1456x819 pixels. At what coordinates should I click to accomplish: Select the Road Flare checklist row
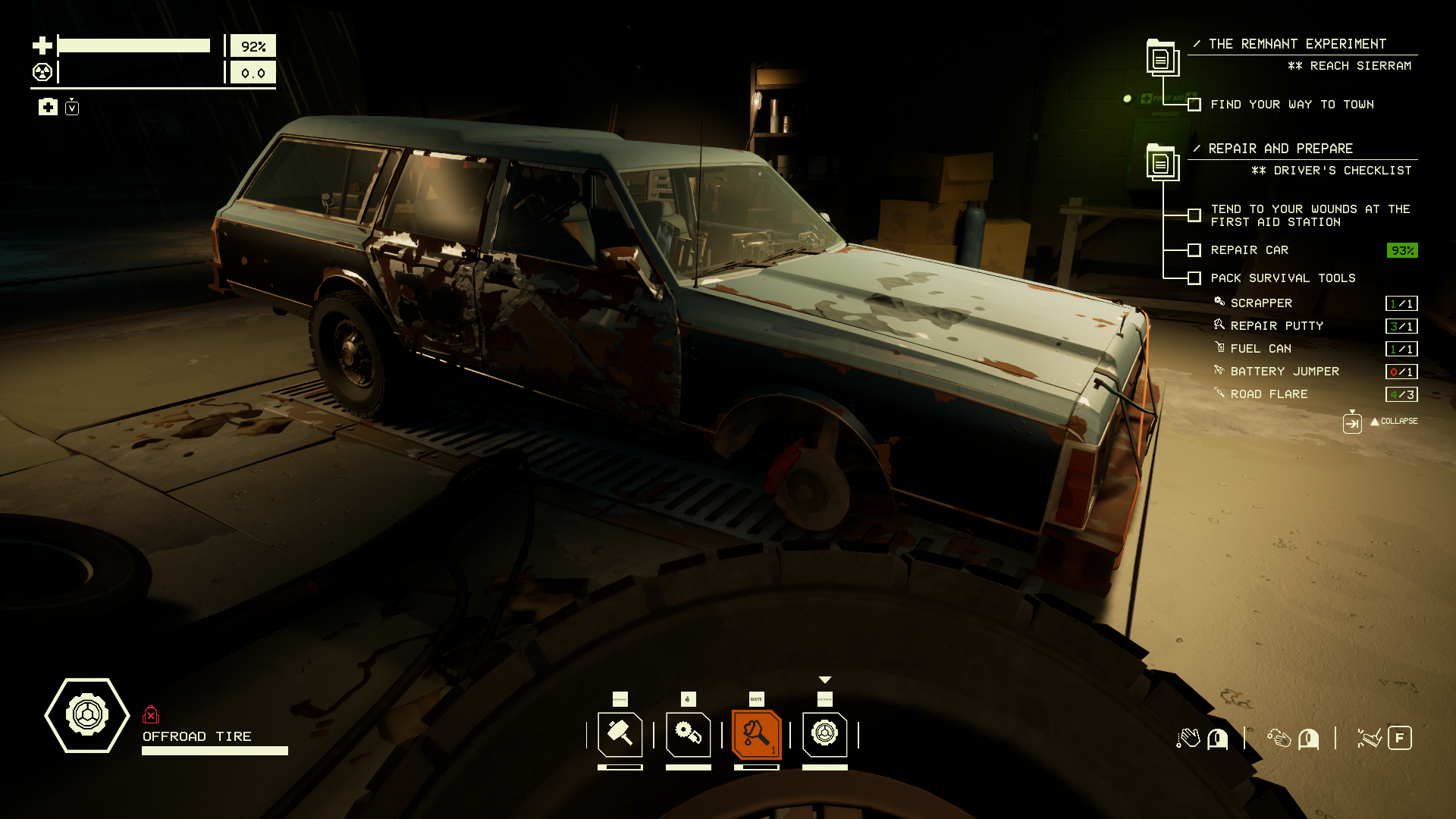click(x=1269, y=394)
